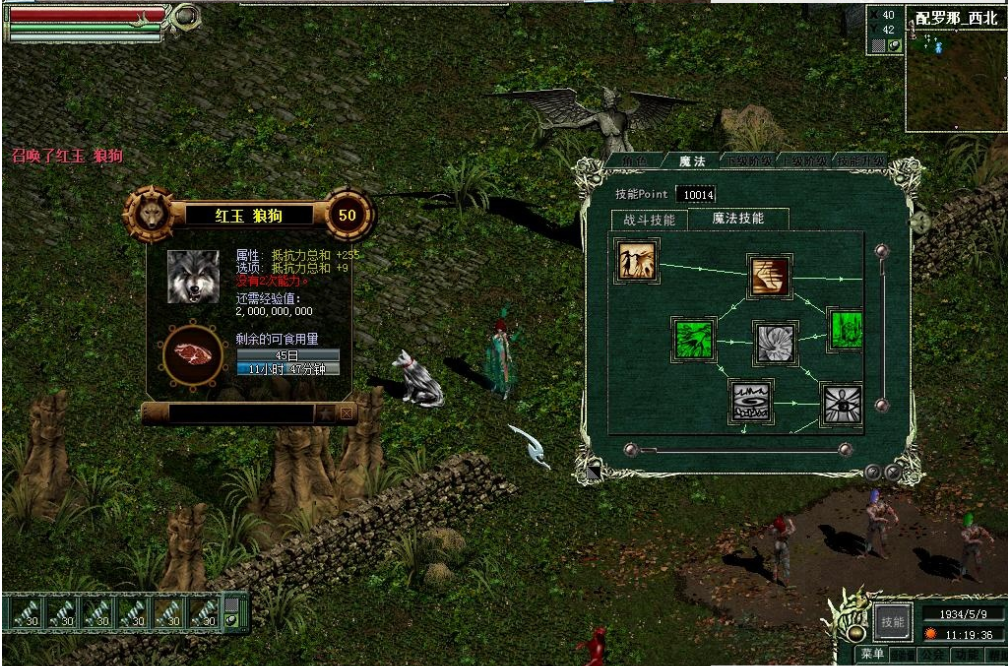Close the 红玉 狼狗 pet panel
Image resolution: width=1008 pixels, height=666 pixels.
click(x=345, y=412)
